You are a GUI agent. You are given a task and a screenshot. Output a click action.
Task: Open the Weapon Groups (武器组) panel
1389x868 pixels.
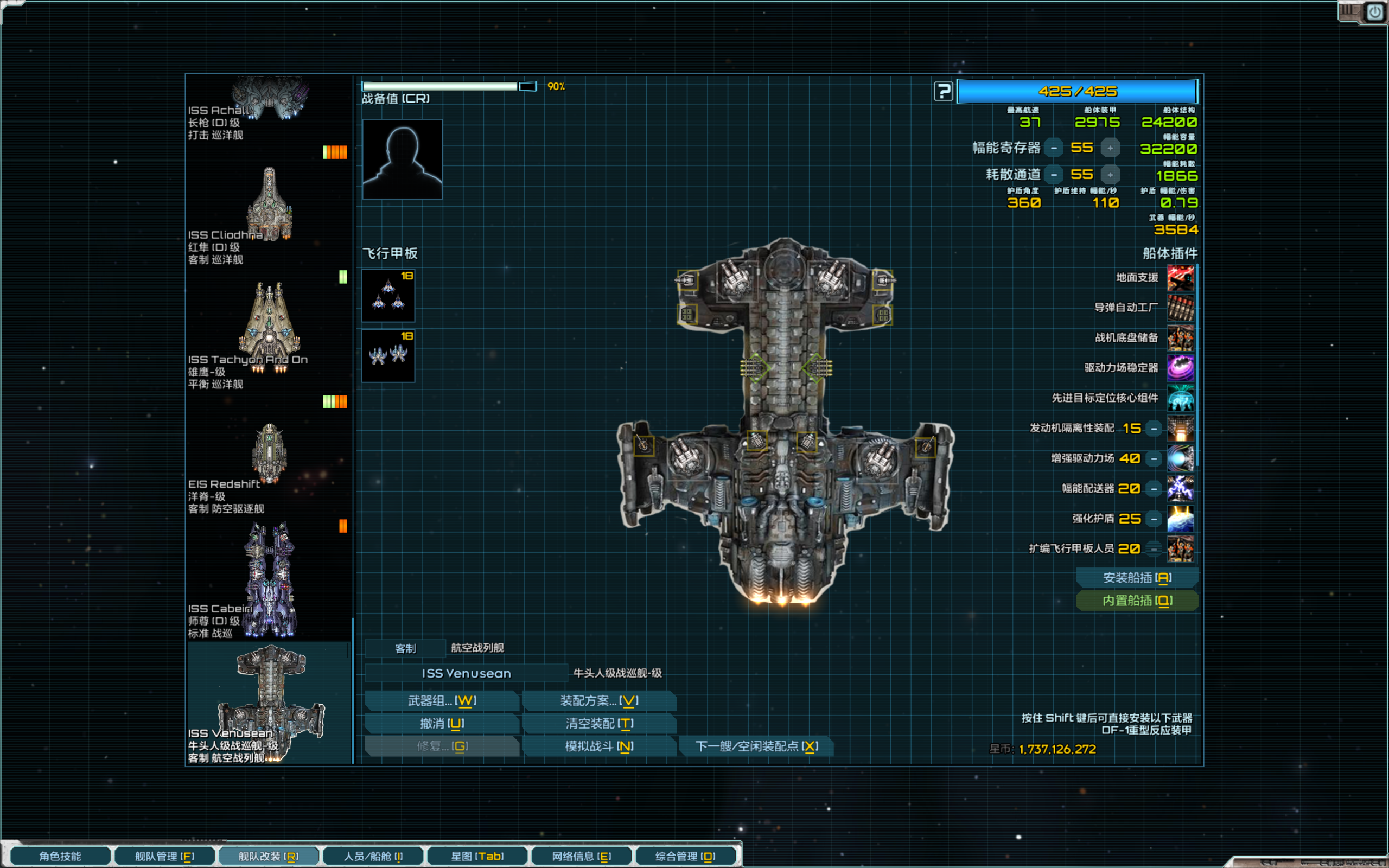click(441, 700)
